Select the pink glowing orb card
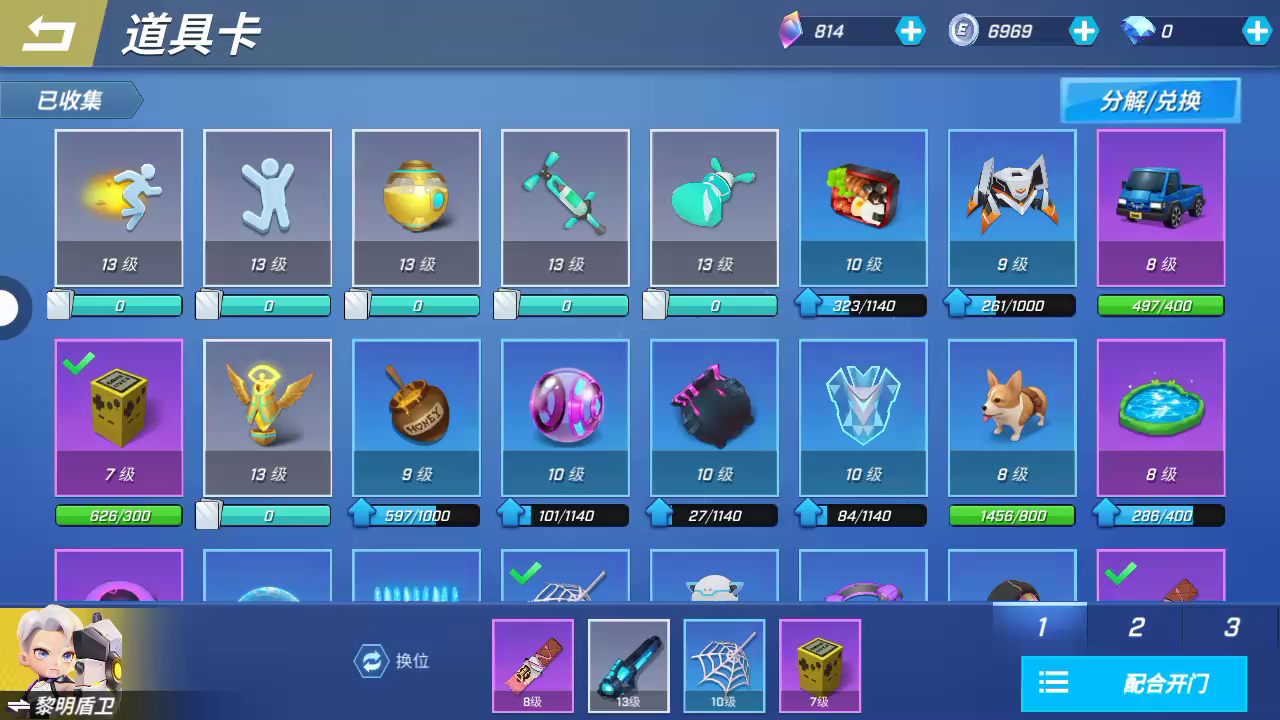 [565, 417]
